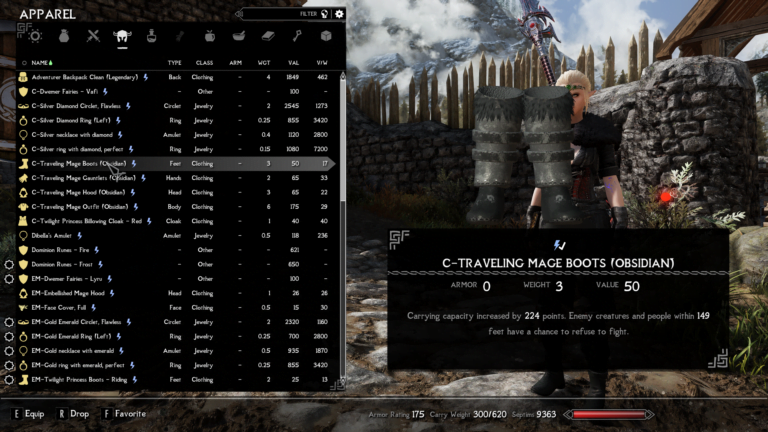Switch to the weapons category (crossed swords)

click(x=93, y=36)
